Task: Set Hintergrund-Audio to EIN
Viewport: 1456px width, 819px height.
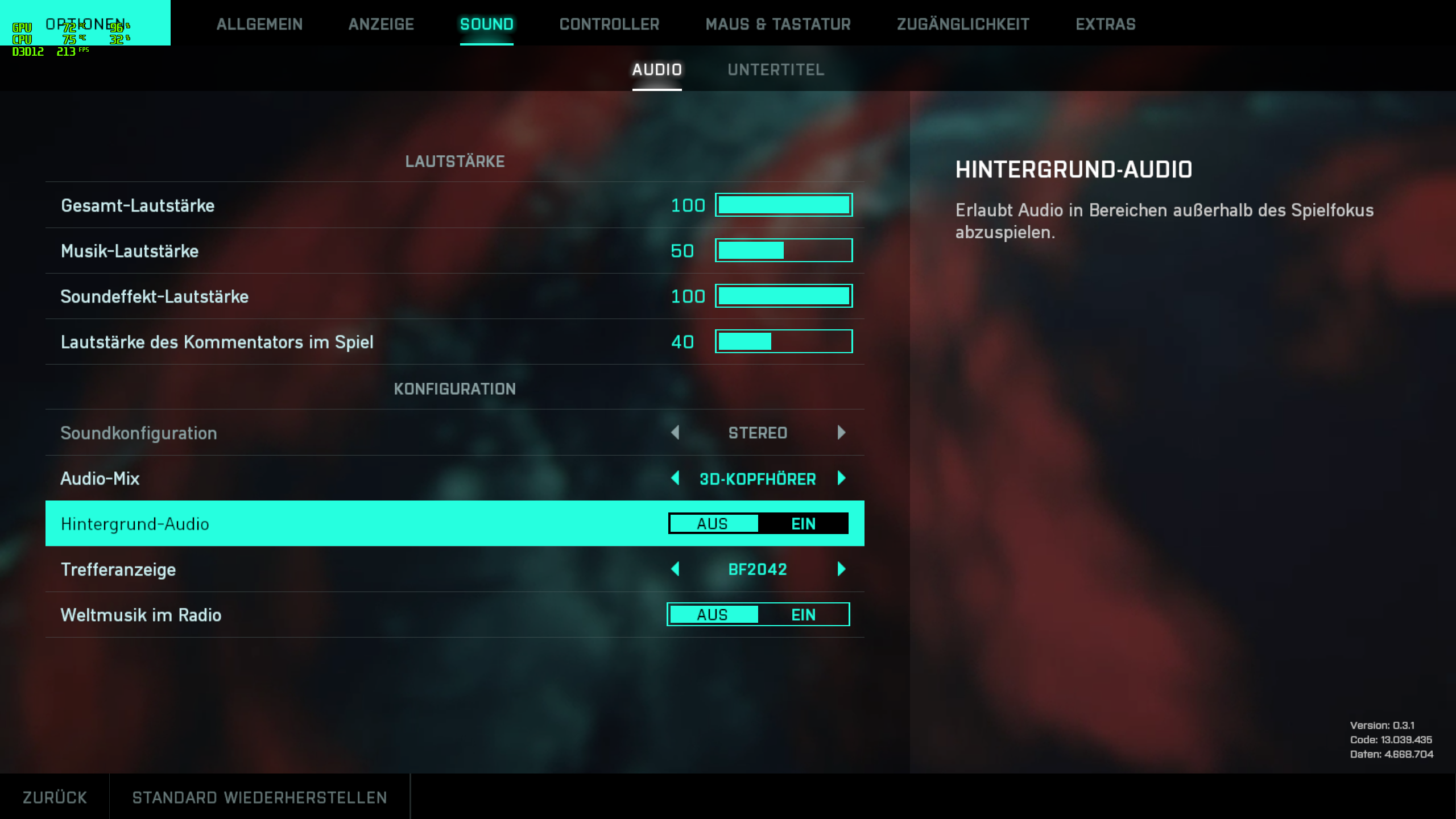Action: pyautogui.click(x=803, y=524)
